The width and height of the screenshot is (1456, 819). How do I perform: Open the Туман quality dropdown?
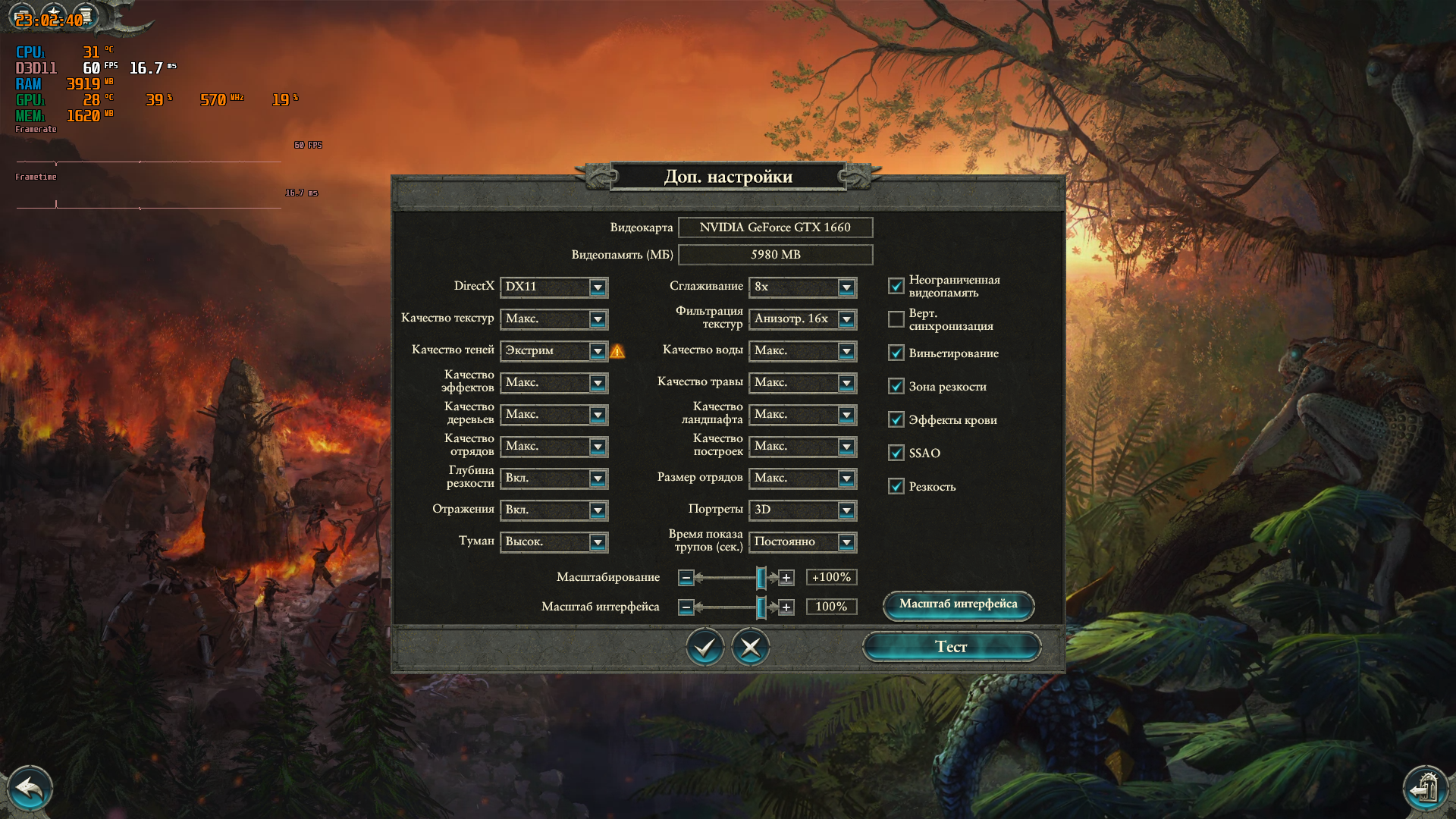(x=598, y=542)
